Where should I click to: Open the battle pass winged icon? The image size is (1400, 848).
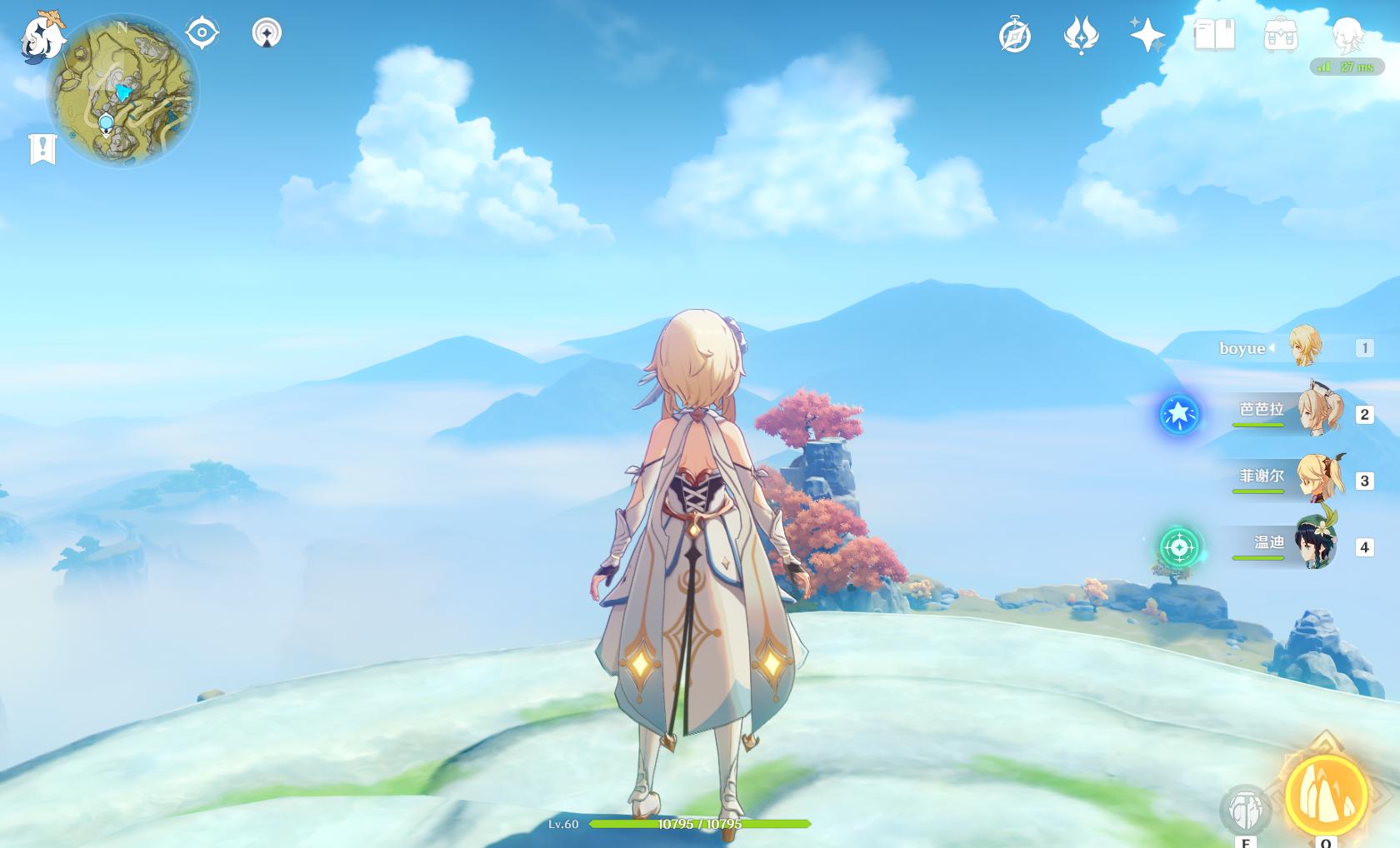pos(1082,36)
